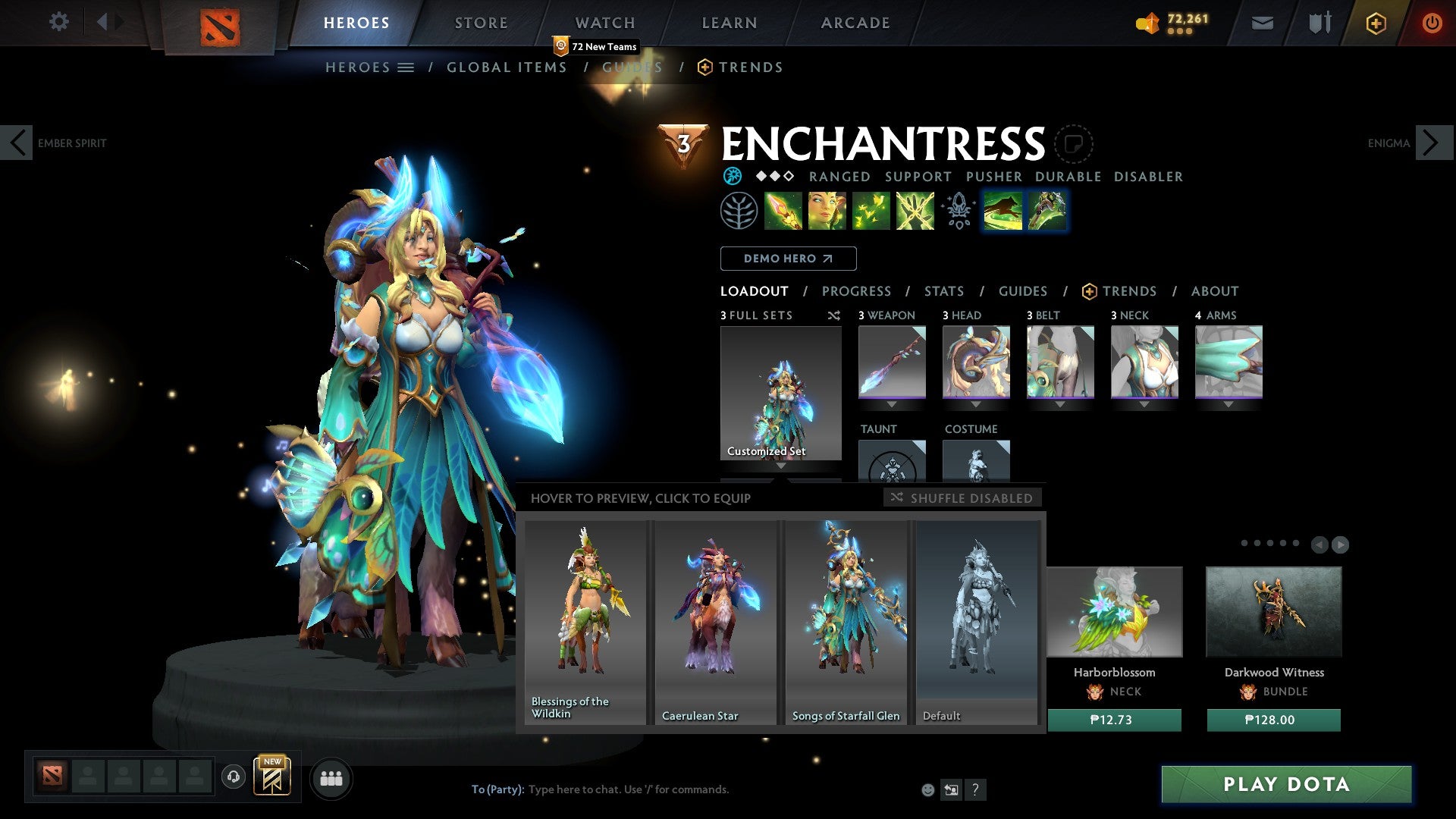Open the Dota Plus hexagon icon
Screen dimensions: 1456x819
(1375, 23)
